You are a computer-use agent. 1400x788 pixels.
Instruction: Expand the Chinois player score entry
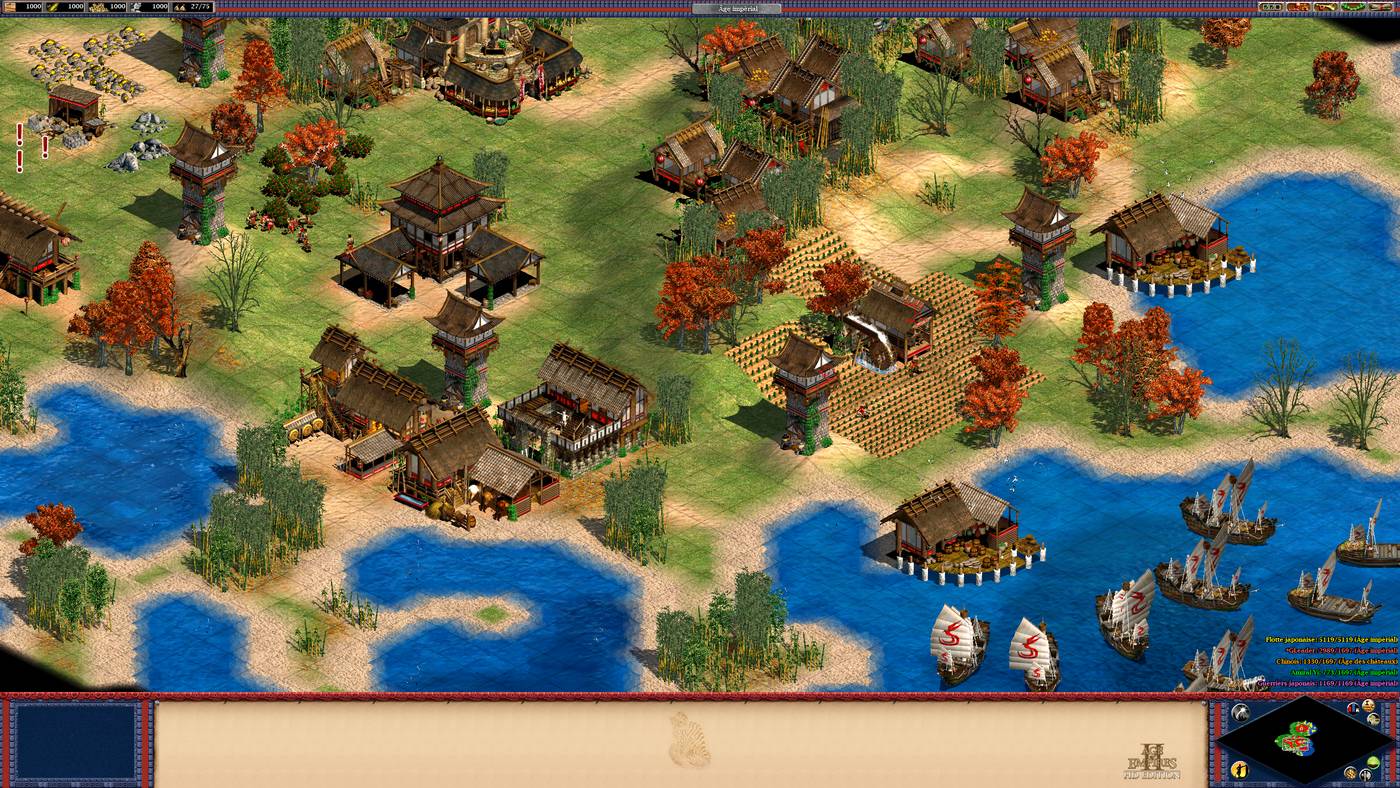1328,660
